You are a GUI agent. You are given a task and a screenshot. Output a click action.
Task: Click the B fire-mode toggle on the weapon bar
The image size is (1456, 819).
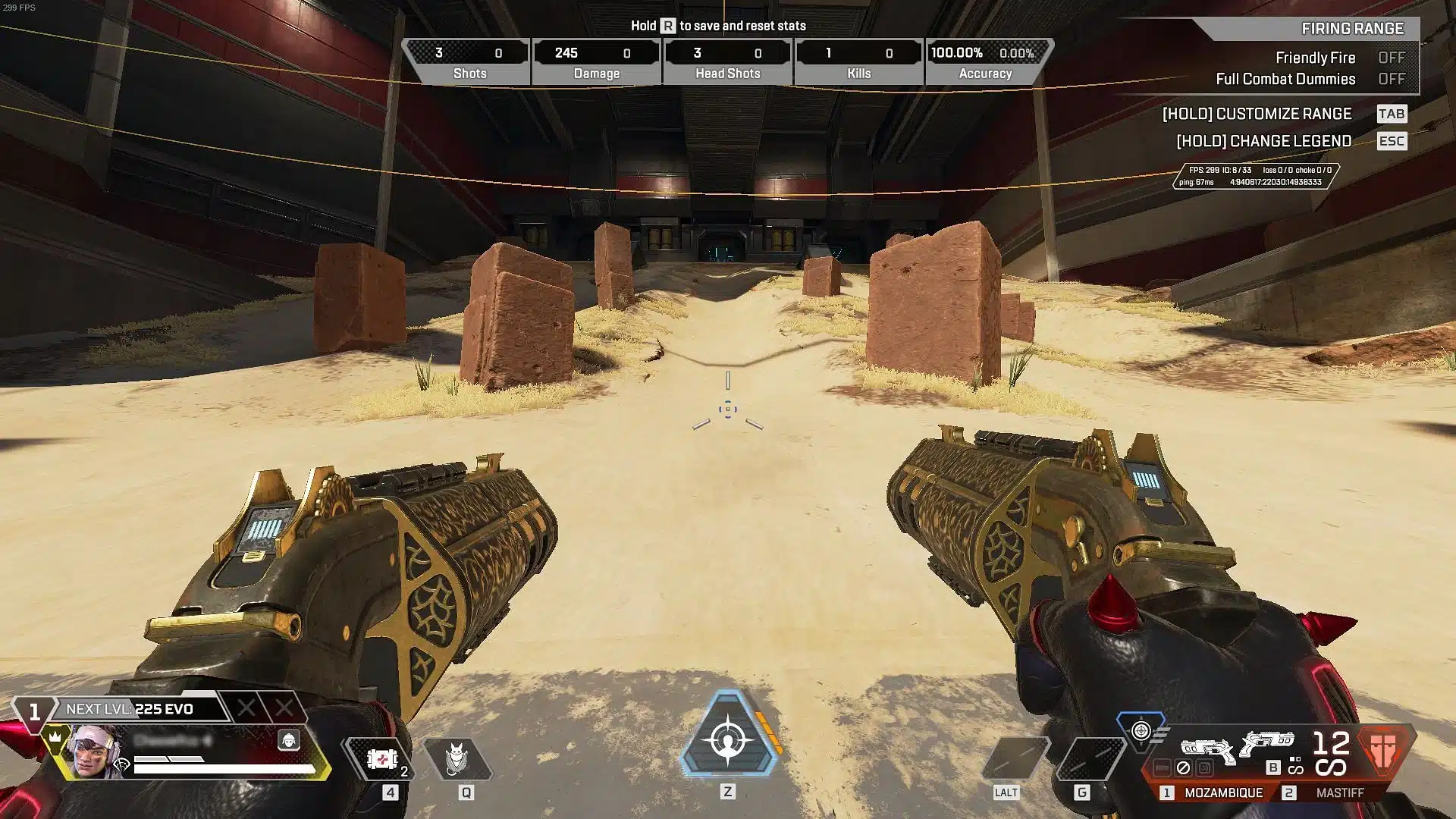click(x=1273, y=767)
